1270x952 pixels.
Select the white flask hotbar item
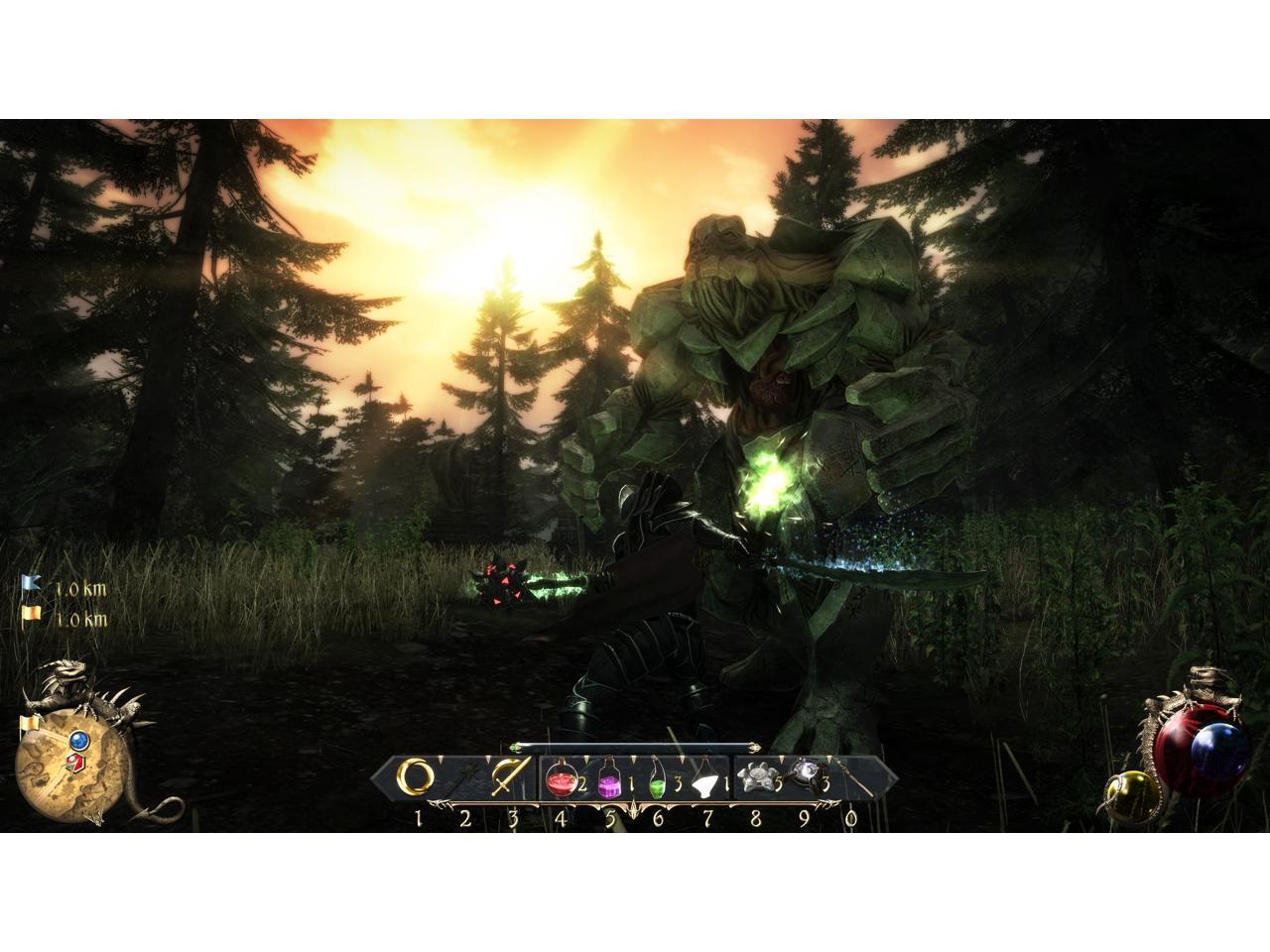704,782
